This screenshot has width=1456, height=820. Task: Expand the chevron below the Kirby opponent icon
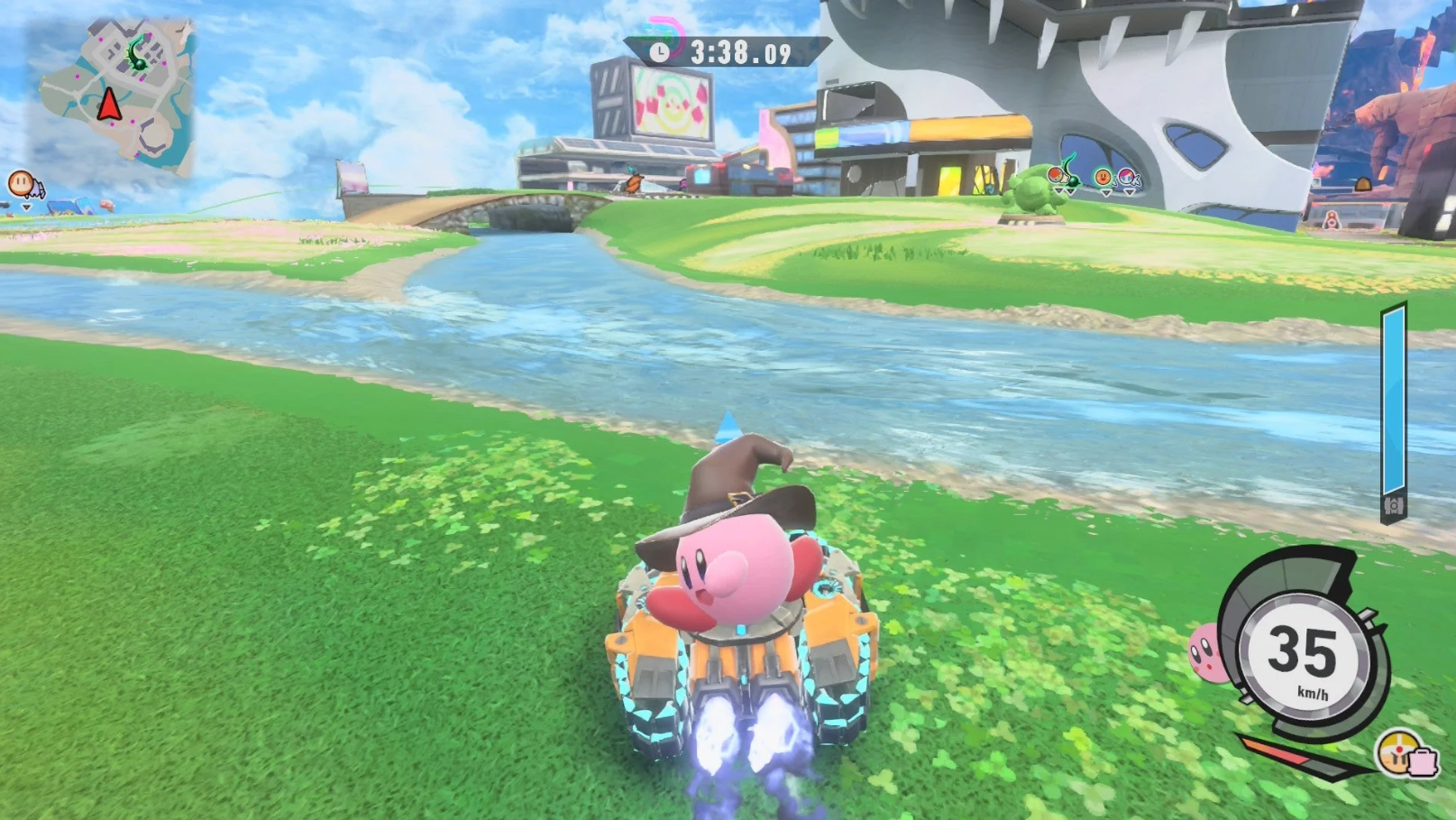(x=1105, y=192)
